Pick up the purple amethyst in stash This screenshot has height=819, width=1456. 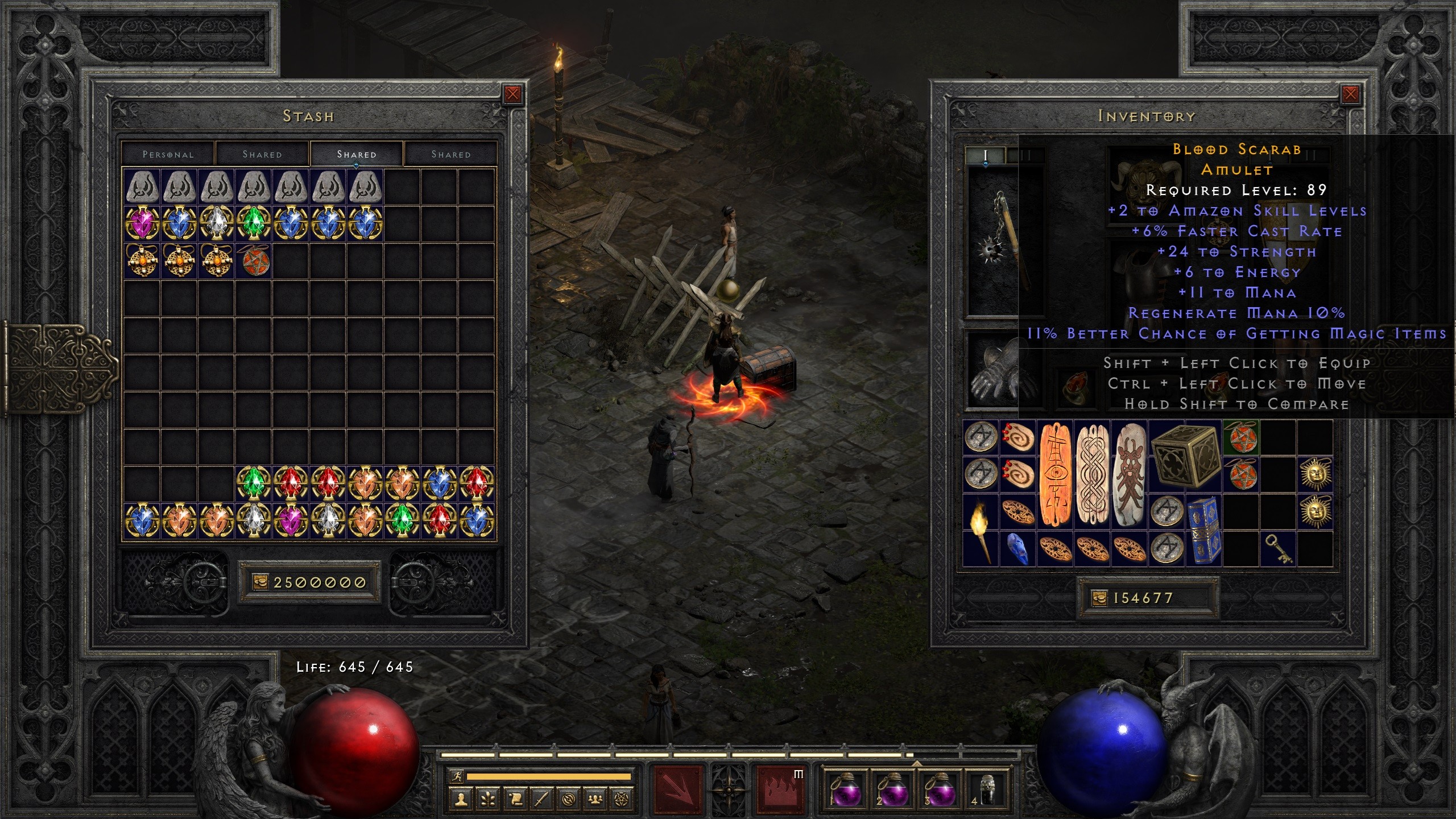pos(142,223)
